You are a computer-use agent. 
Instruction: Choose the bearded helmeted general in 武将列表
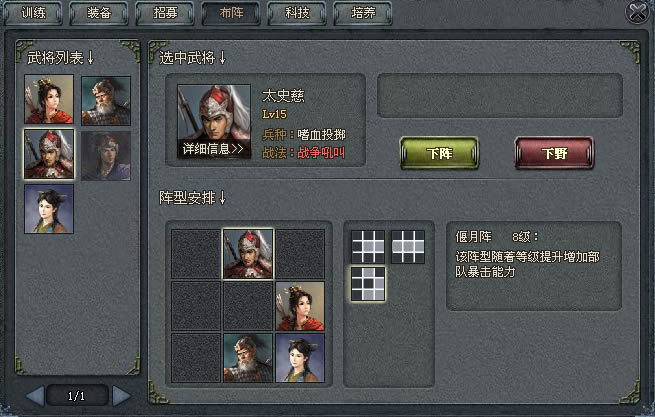point(105,100)
